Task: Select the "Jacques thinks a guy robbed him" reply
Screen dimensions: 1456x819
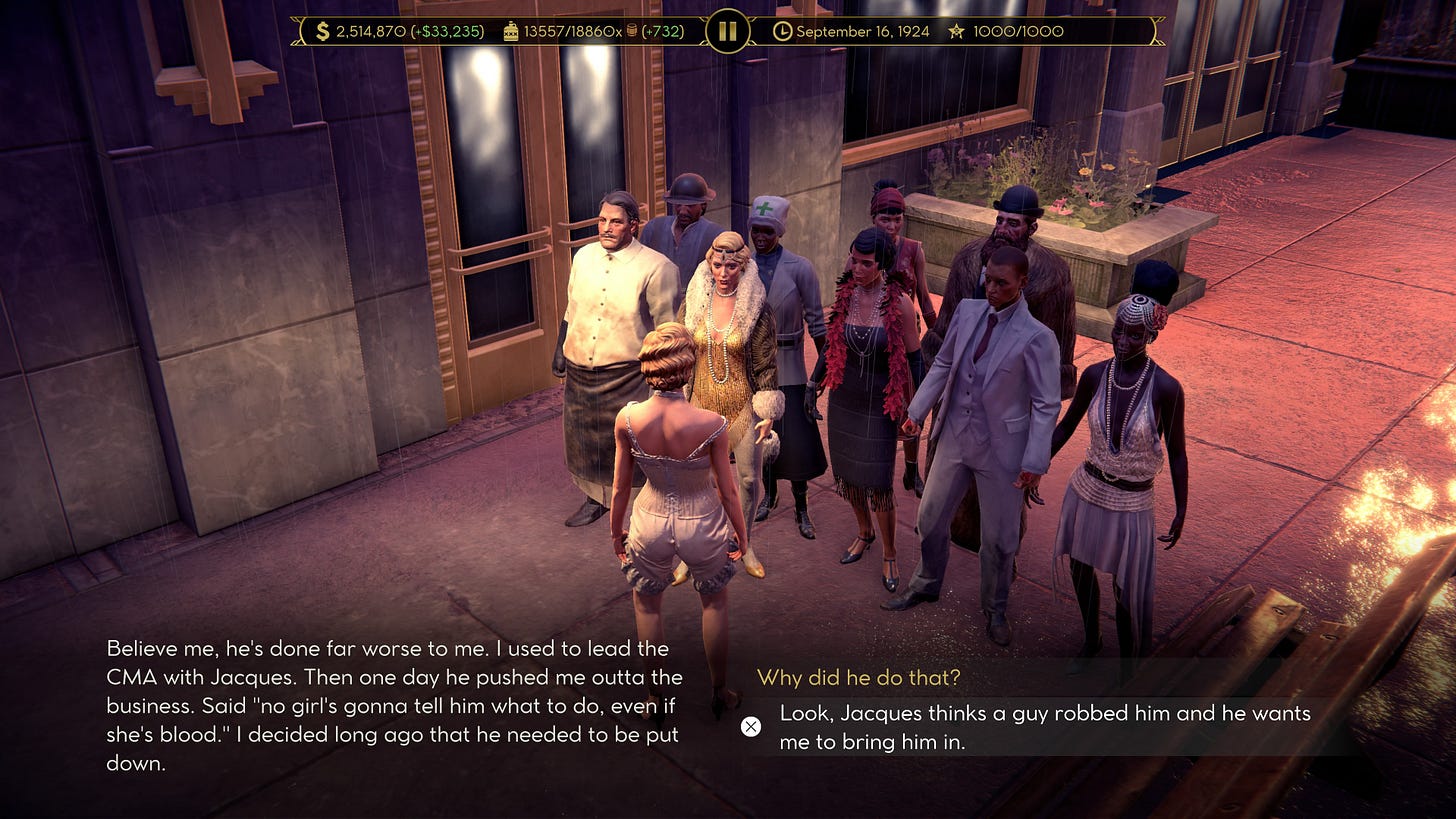Action: point(1044,727)
